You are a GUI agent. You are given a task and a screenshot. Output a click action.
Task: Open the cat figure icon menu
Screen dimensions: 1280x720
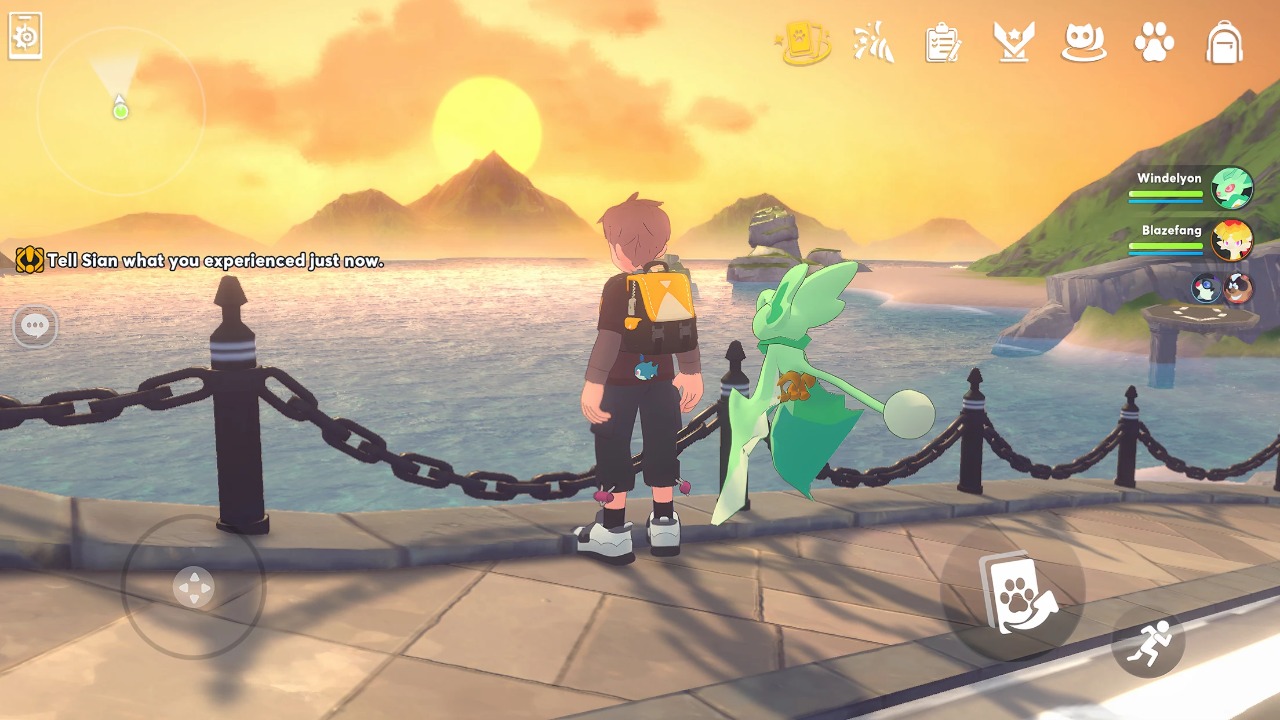pos(1083,43)
